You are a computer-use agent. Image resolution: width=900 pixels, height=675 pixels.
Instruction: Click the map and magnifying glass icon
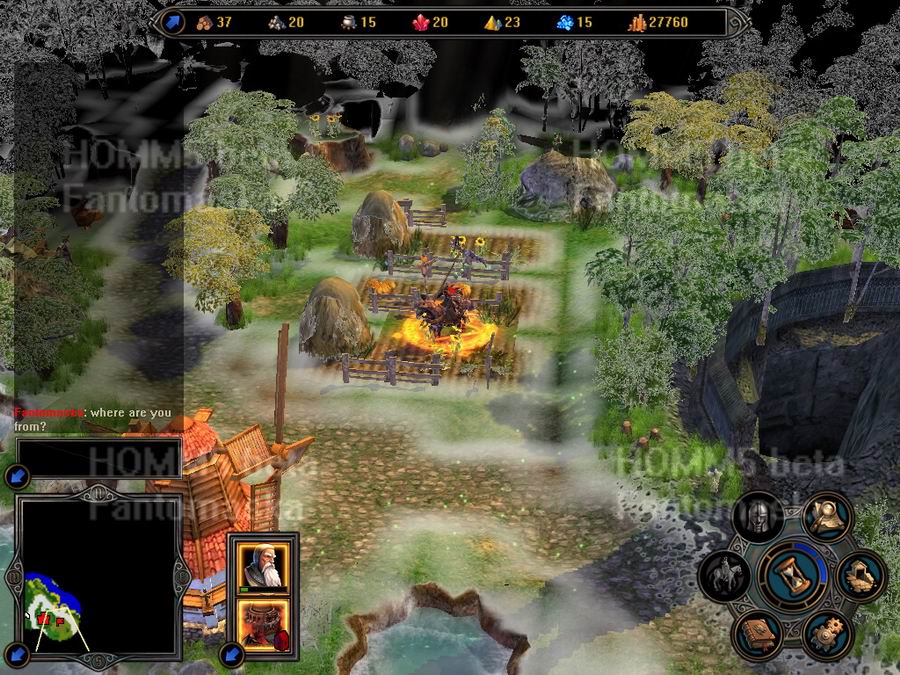826,517
